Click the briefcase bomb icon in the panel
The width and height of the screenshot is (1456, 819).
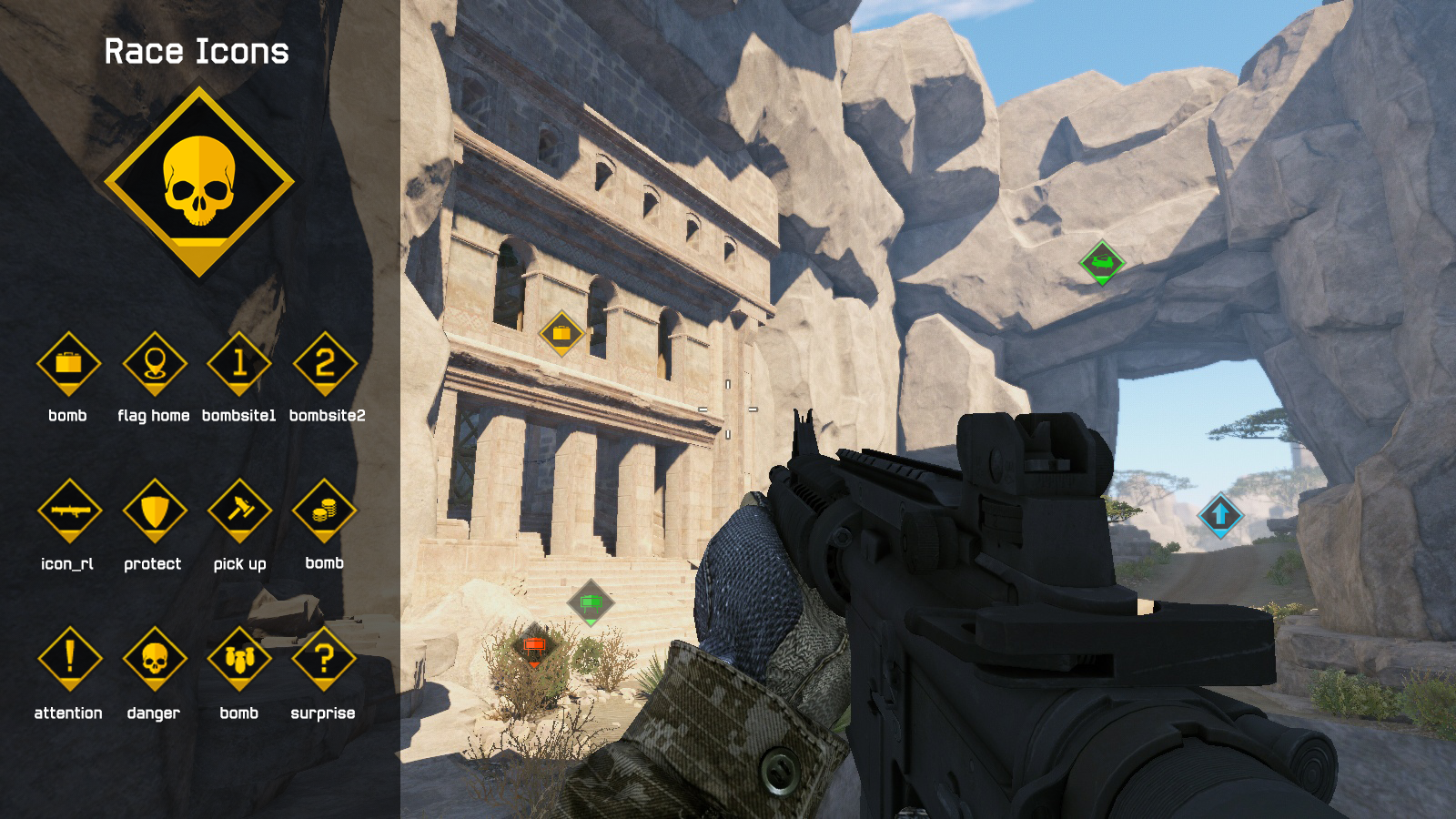tap(68, 364)
